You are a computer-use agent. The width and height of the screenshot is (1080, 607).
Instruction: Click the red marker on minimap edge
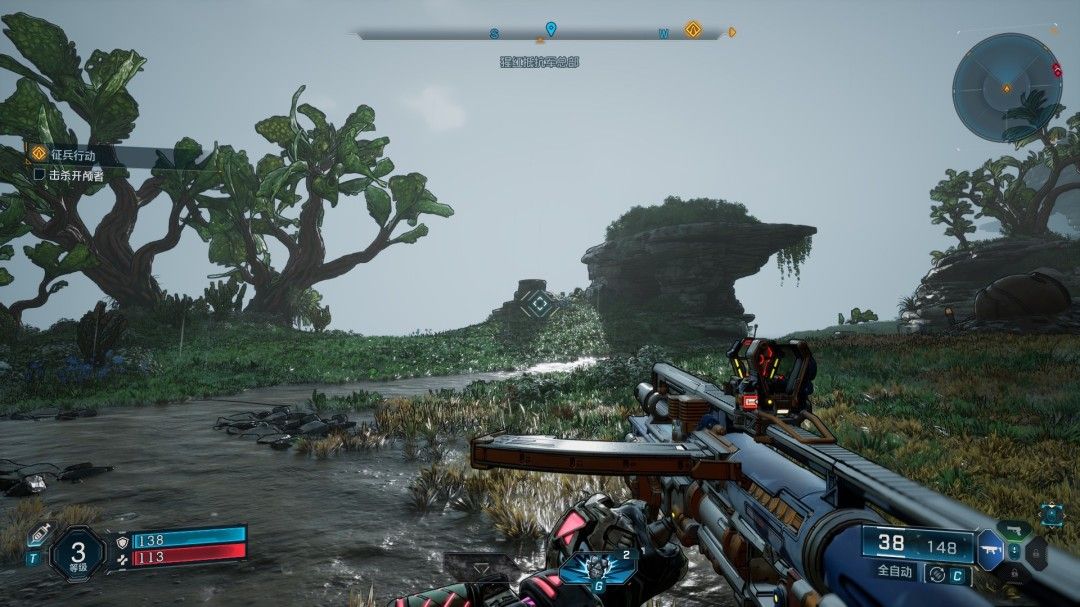tap(1057, 69)
